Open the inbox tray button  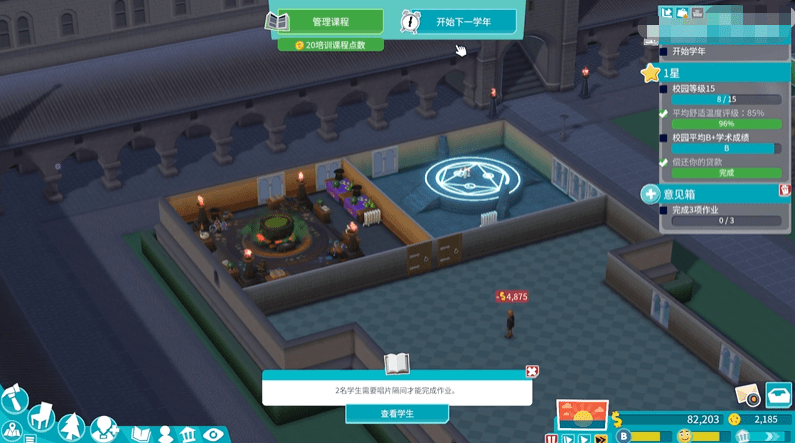pos(779,394)
